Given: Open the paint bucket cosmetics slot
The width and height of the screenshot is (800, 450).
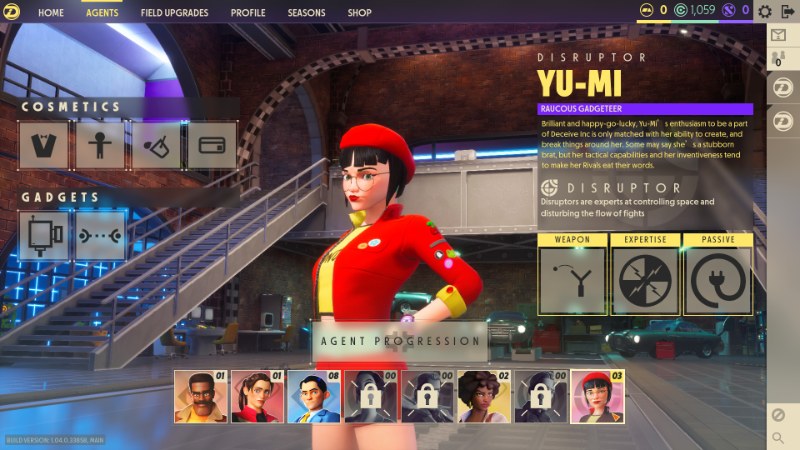Looking at the screenshot, I should (156, 146).
